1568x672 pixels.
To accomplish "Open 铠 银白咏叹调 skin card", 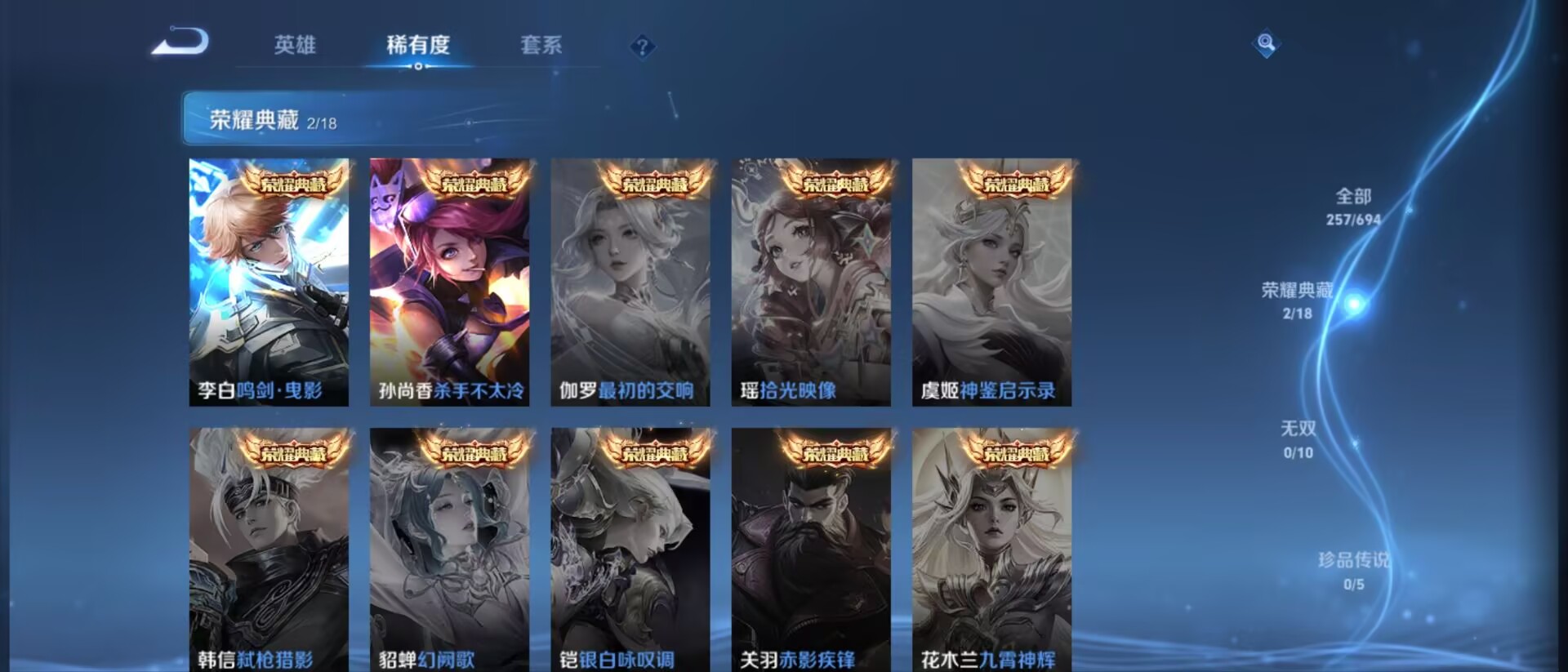I will click(630, 550).
